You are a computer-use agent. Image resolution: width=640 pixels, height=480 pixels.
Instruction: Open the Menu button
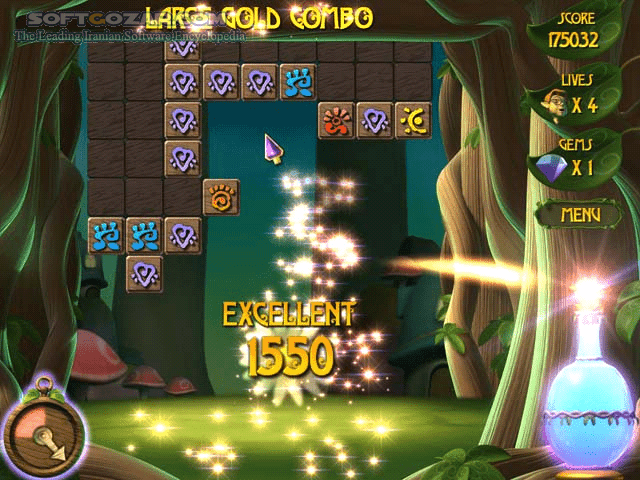(x=580, y=214)
